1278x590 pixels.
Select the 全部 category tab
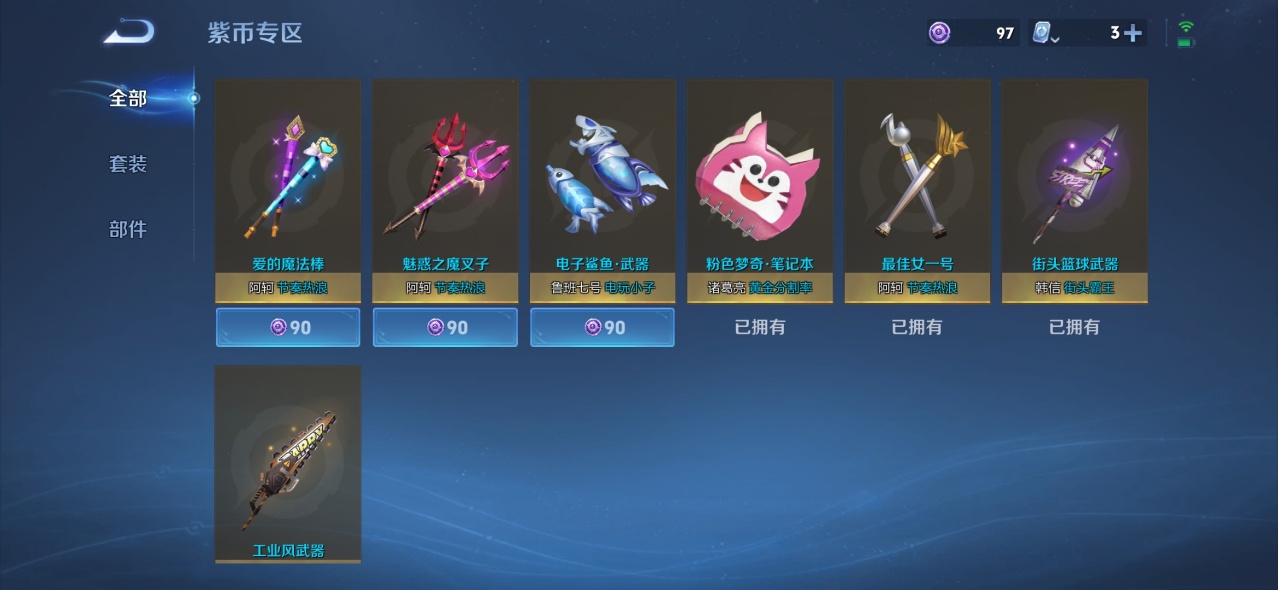pos(128,98)
